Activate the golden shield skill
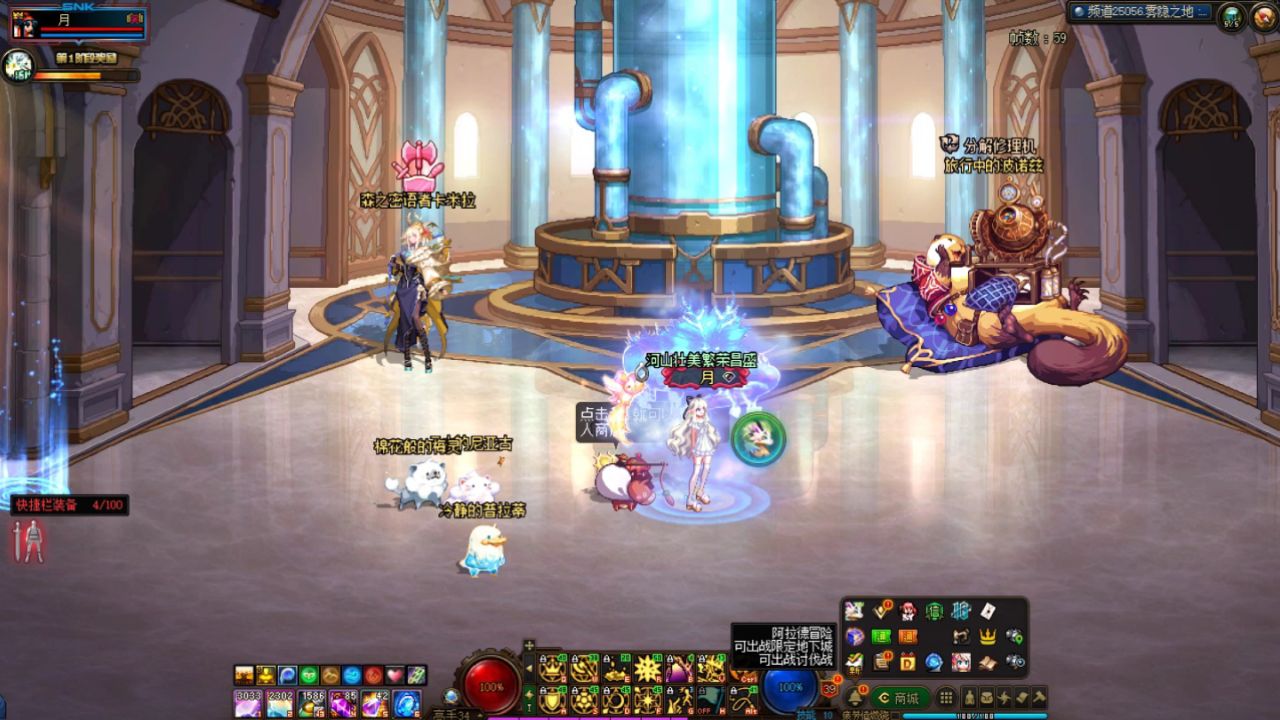Image resolution: width=1280 pixels, height=720 pixels. [552, 700]
